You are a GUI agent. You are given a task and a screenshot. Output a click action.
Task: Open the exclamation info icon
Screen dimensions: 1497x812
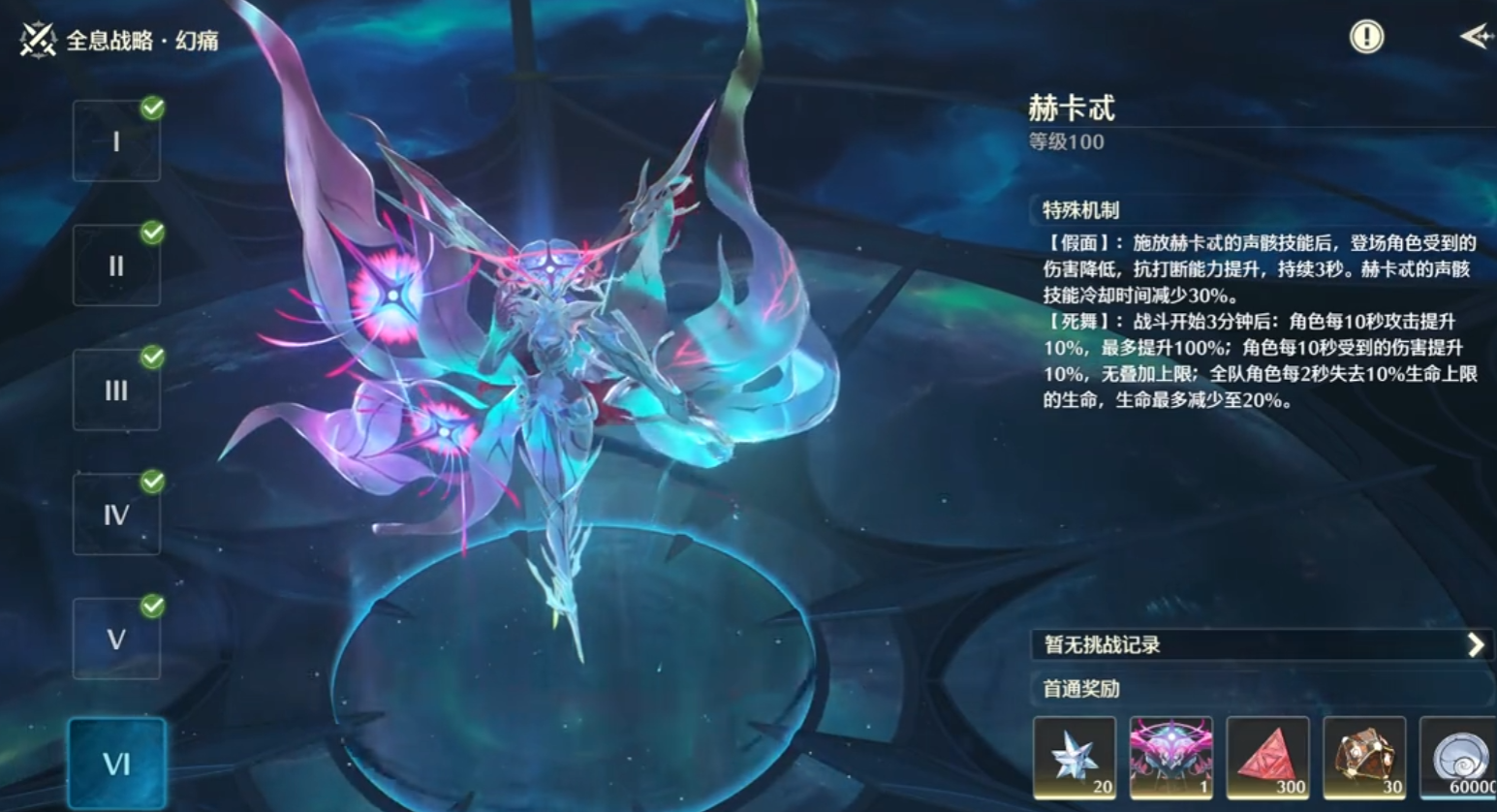click(1365, 37)
